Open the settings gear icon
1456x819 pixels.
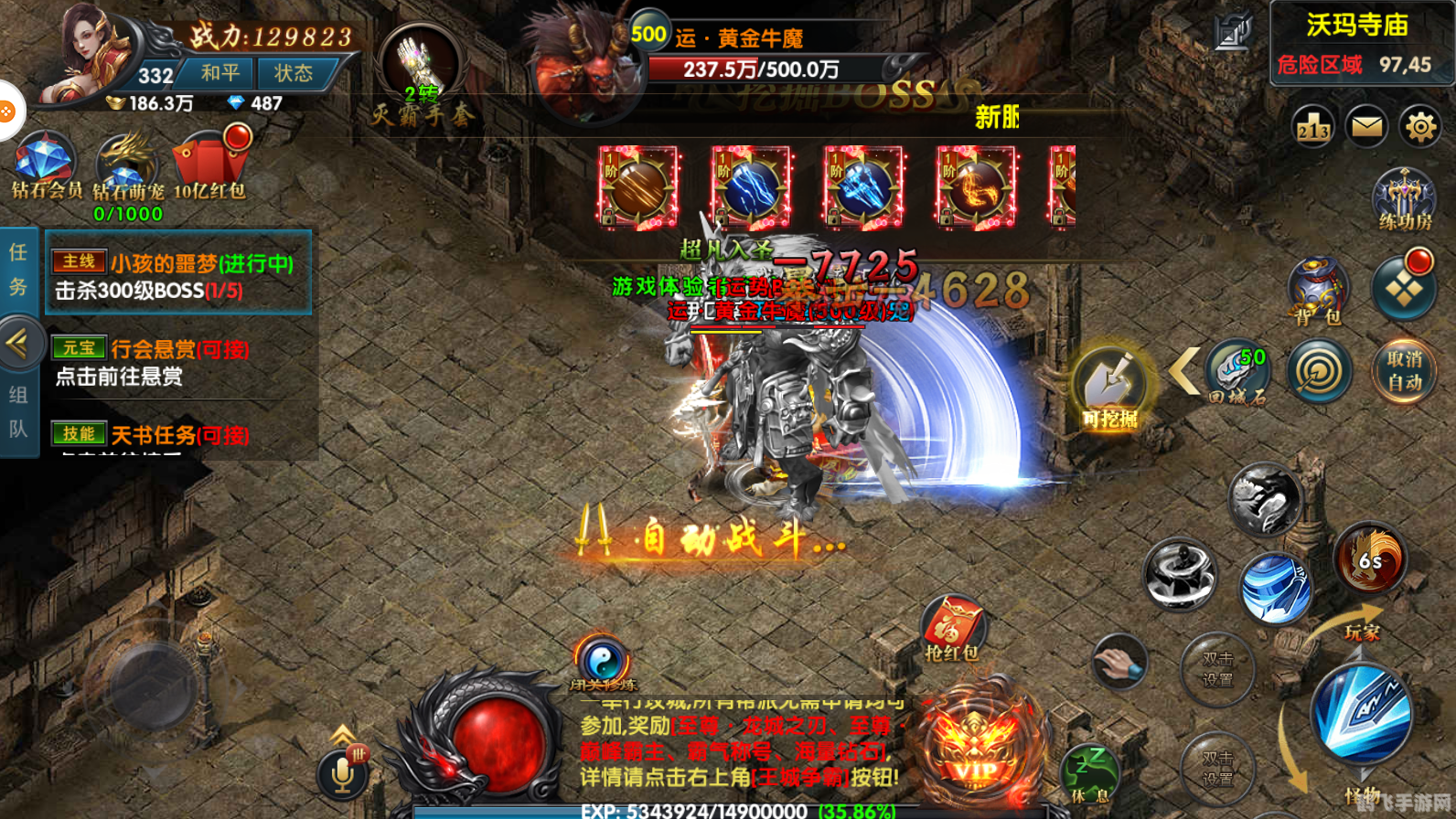coord(1420,127)
